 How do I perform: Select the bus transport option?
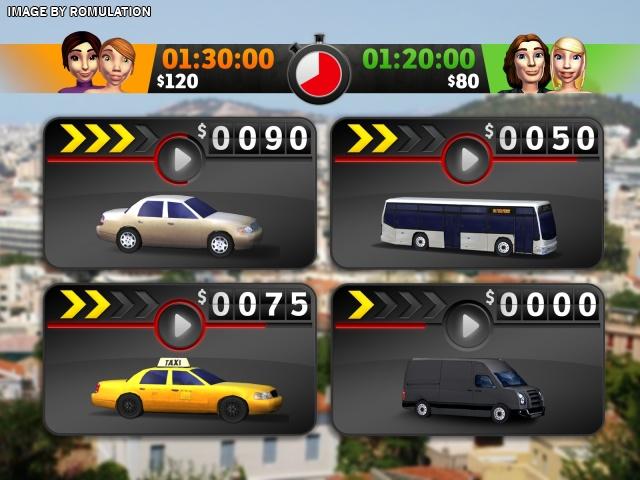coord(468,226)
